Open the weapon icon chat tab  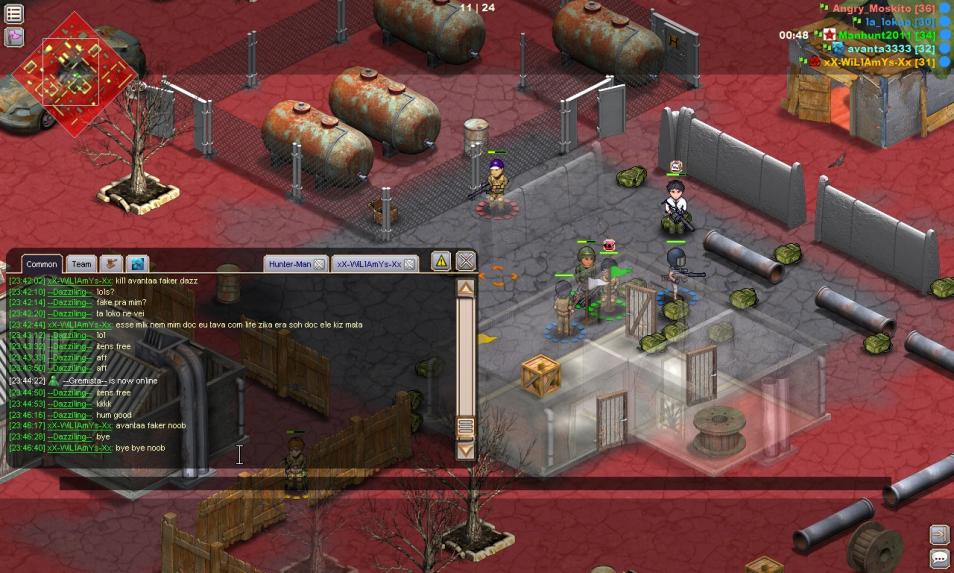point(112,264)
